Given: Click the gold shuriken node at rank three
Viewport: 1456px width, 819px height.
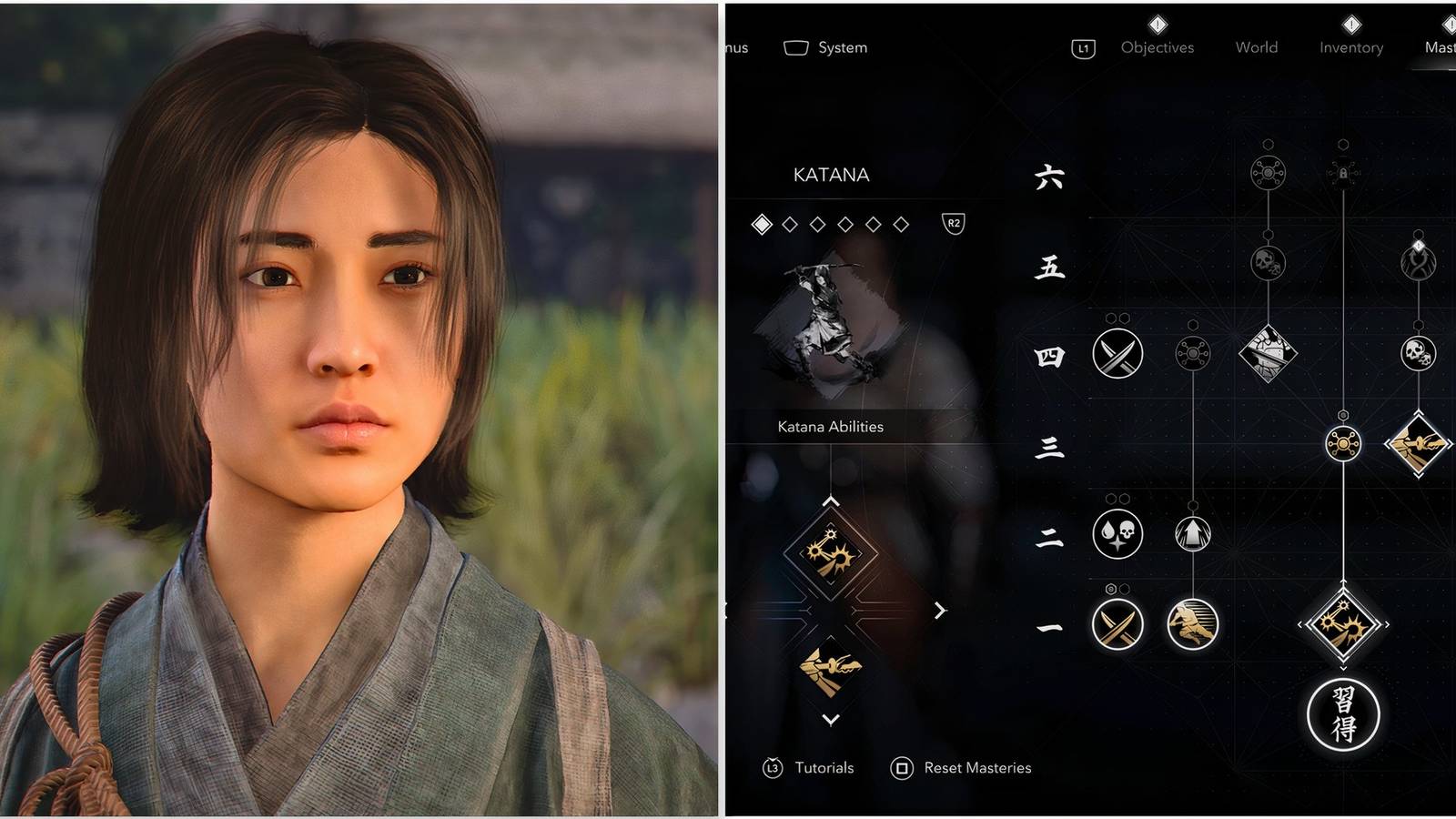Looking at the screenshot, I should point(1343,444).
